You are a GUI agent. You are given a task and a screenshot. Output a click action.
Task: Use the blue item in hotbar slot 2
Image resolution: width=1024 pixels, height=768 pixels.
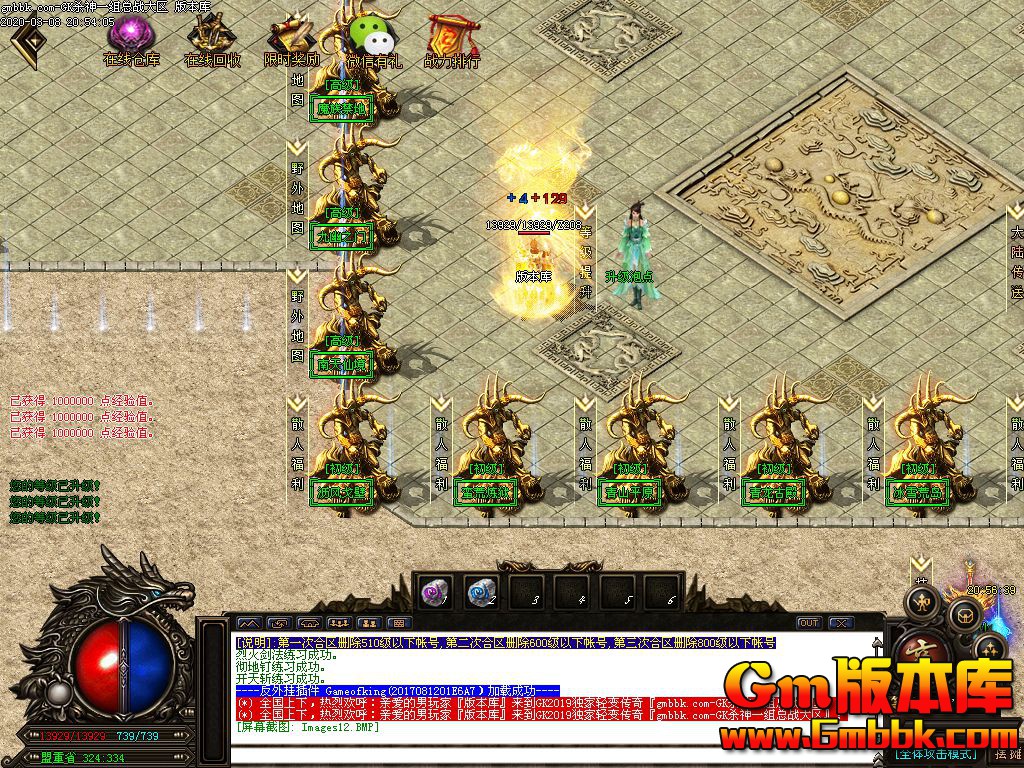482,592
